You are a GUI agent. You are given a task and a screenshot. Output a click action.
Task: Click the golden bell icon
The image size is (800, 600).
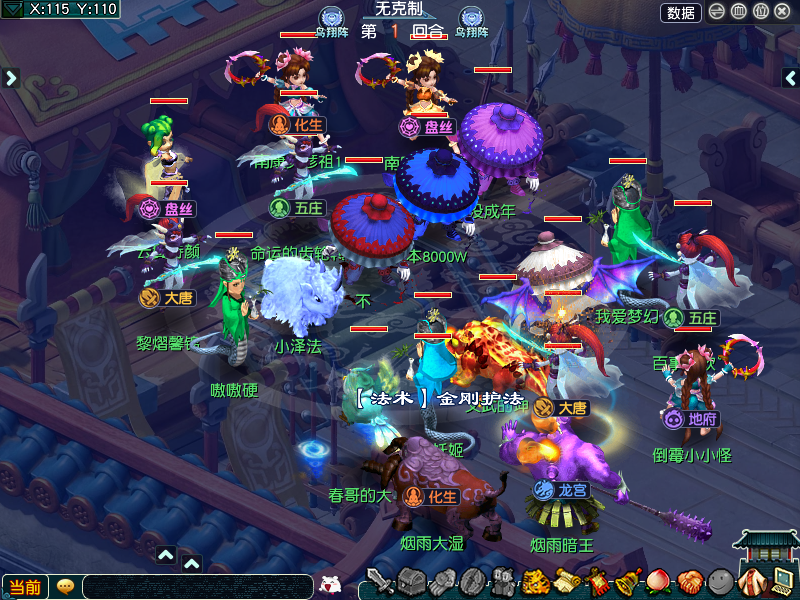tap(628, 581)
